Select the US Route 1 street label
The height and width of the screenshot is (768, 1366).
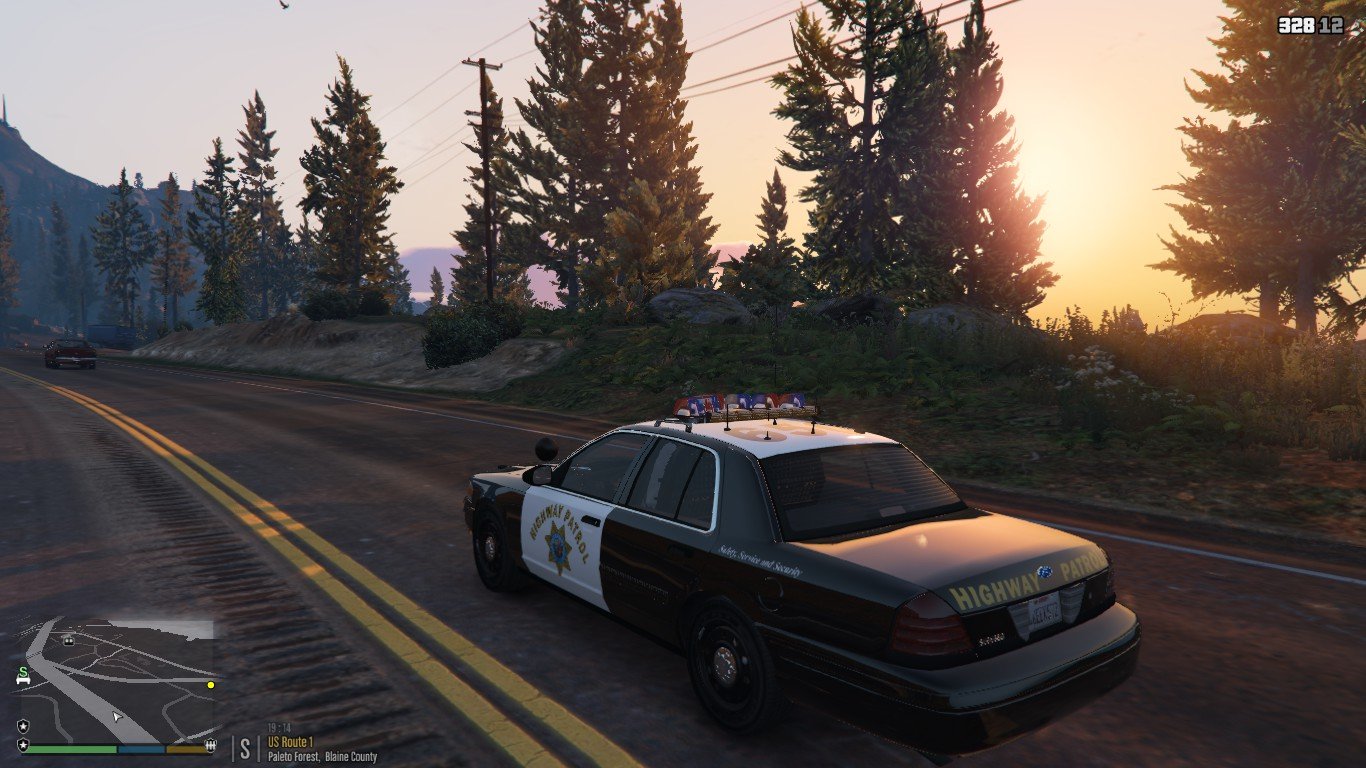(288, 743)
